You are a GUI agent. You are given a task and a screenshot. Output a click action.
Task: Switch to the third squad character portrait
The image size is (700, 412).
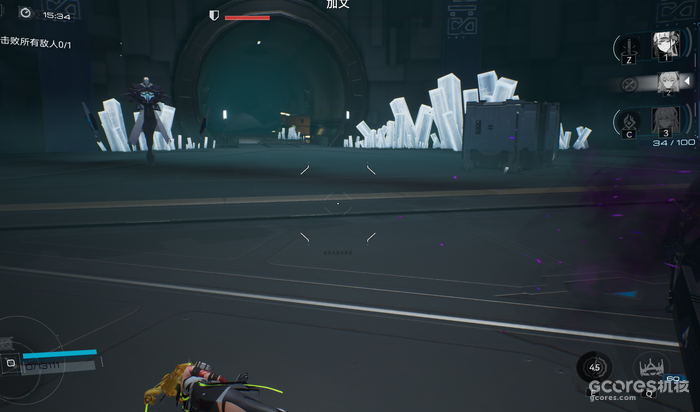pyautogui.click(x=662, y=122)
